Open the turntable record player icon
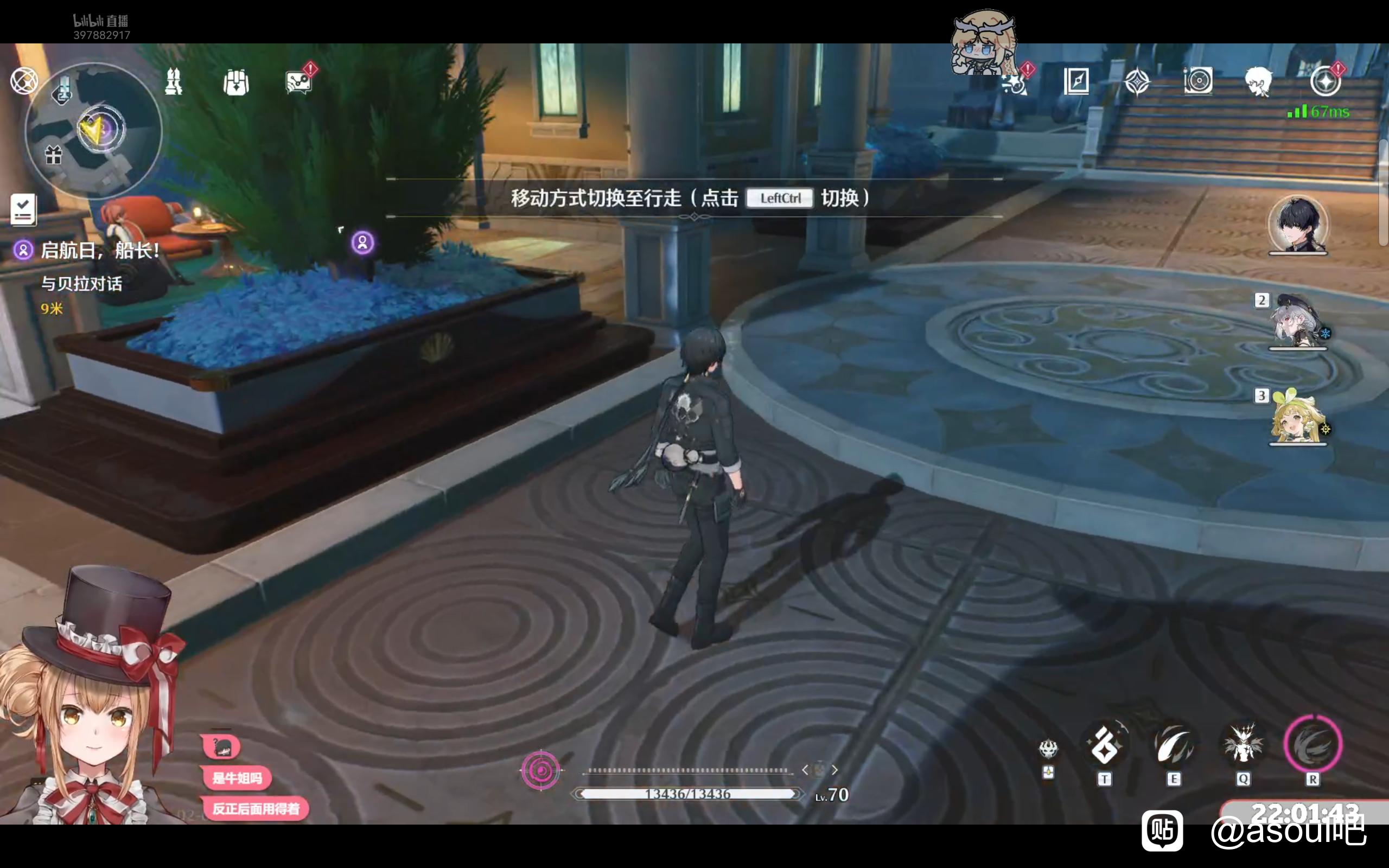The width and height of the screenshot is (1389, 868). coord(1199,81)
